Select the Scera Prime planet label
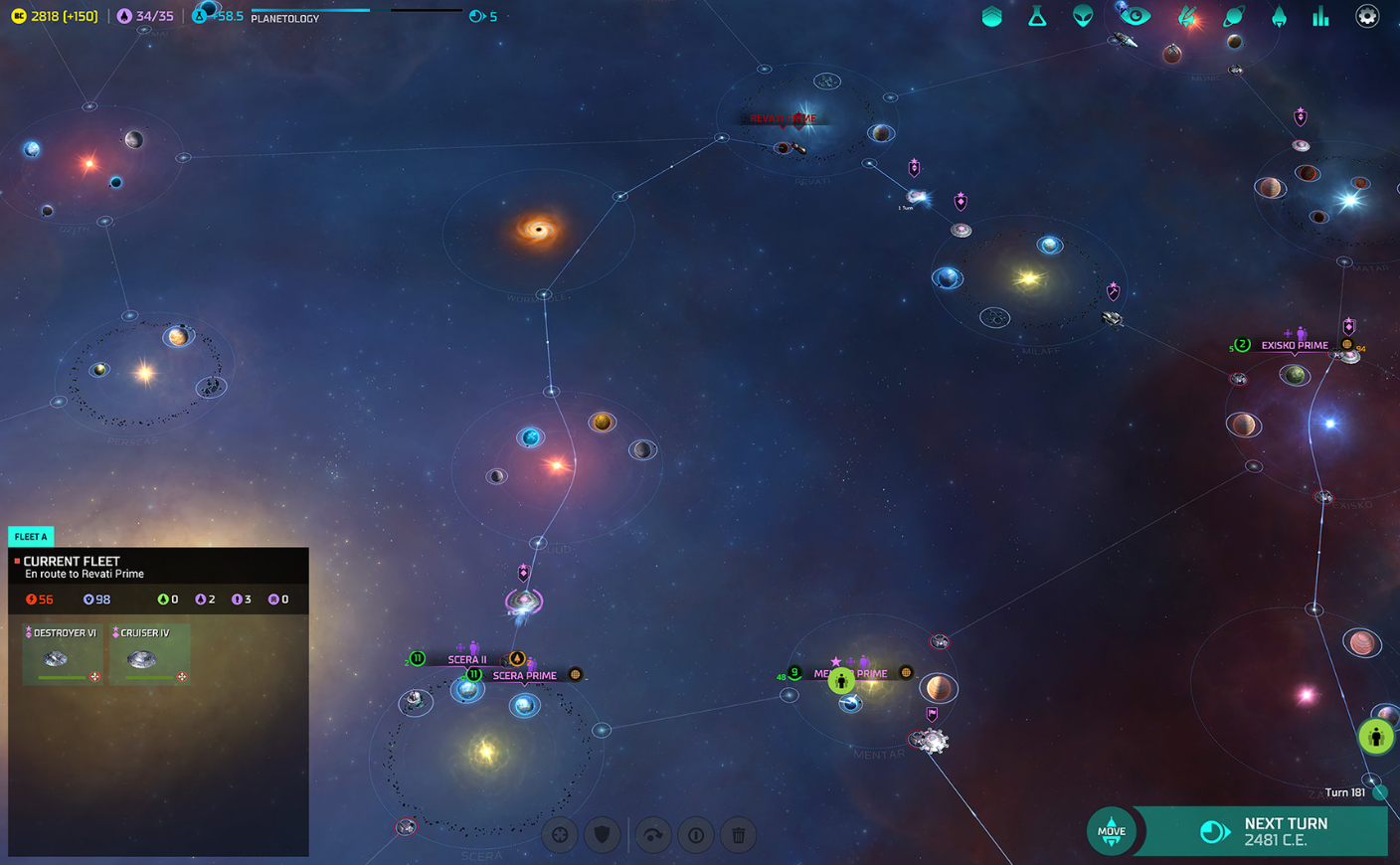Viewport: 1400px width, 865px height. (526, 674)
